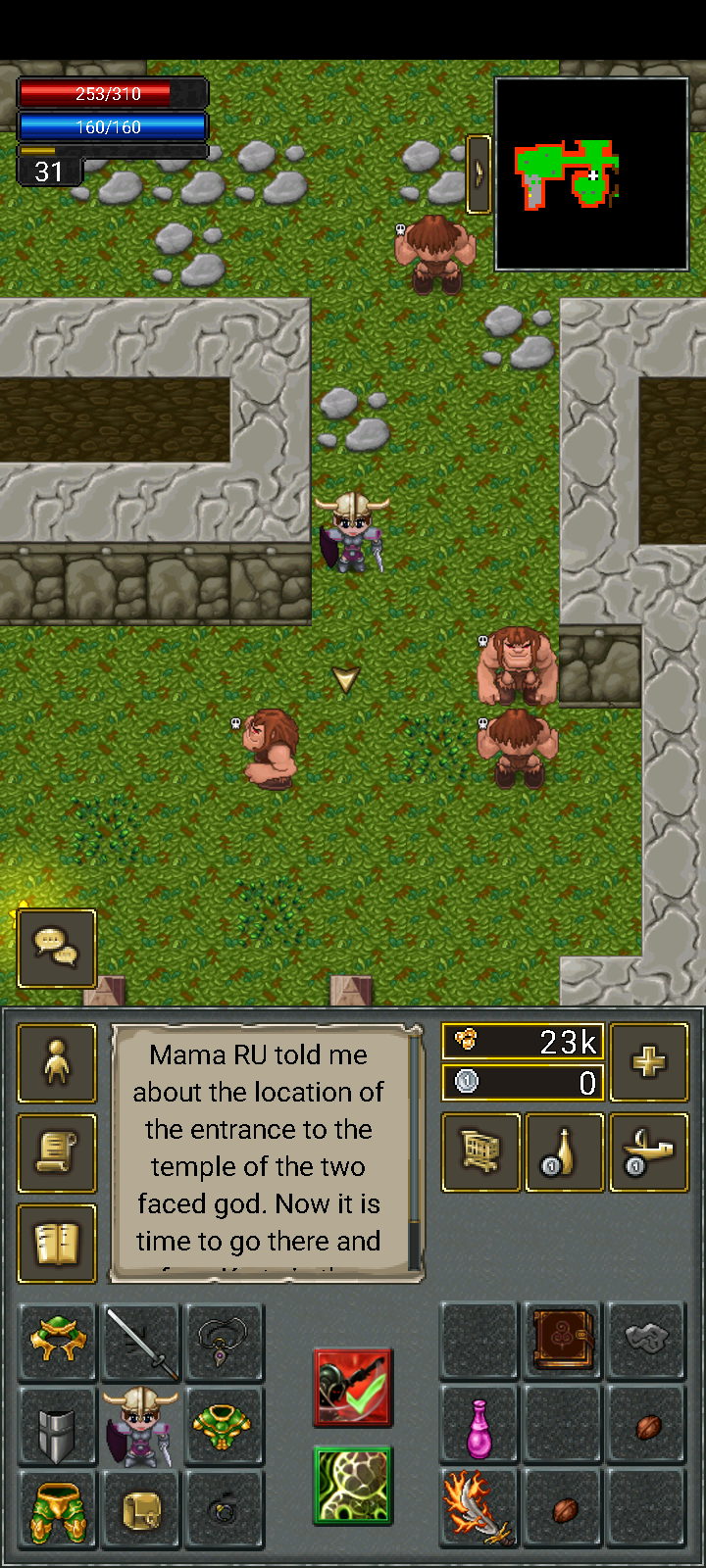This screenshot has width=706, height=1568.
Task: Open the open-book journal button
Action: (x=57, y=1244)
